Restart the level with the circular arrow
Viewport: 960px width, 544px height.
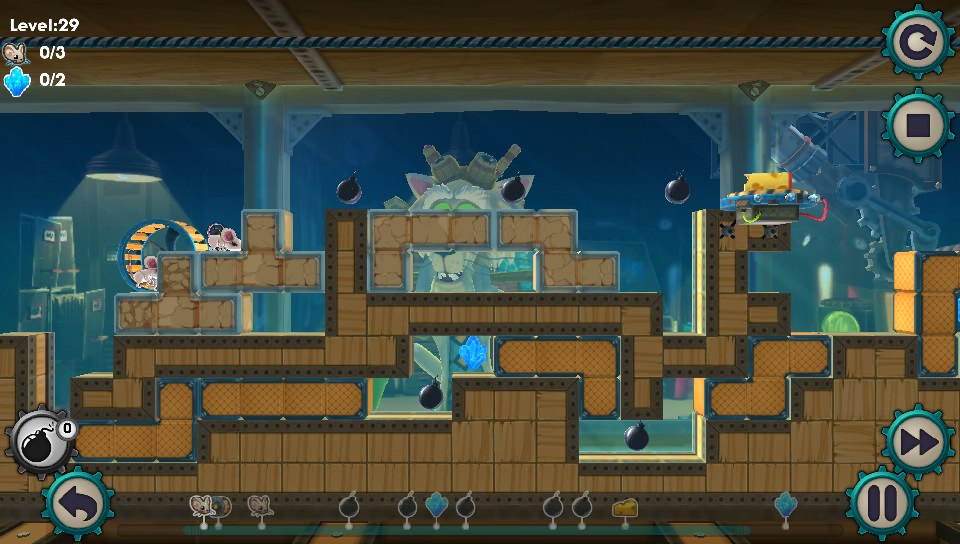917,42
